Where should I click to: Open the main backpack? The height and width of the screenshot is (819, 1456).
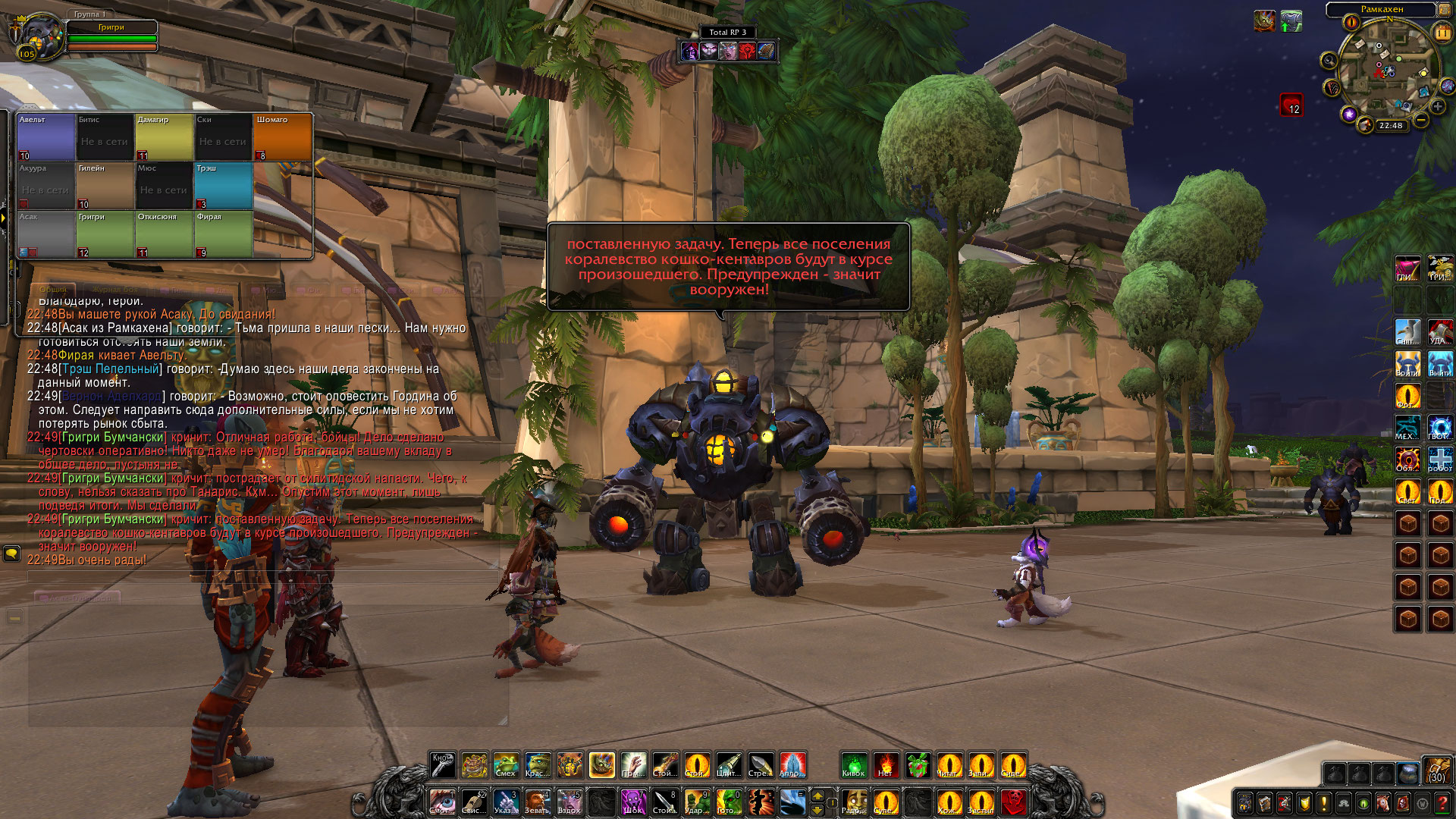(1436, 770)
